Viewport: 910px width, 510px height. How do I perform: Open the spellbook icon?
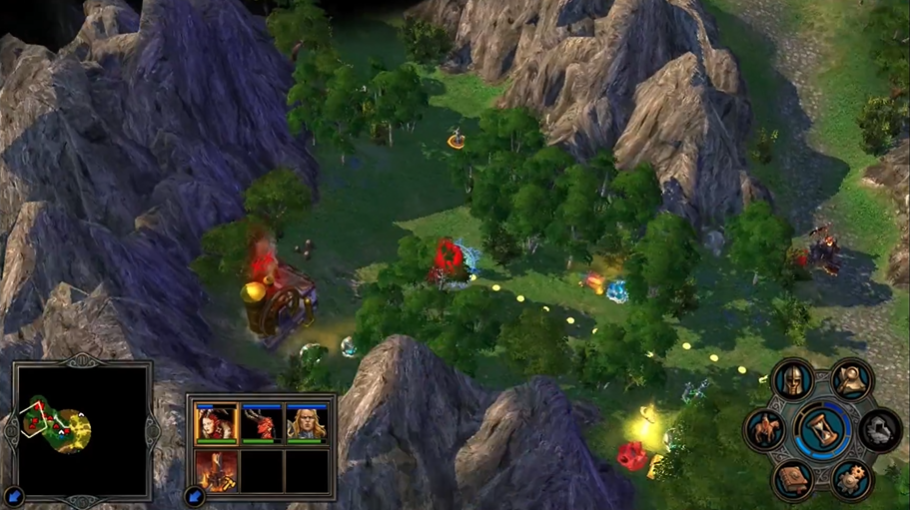(x=794, y=480)
